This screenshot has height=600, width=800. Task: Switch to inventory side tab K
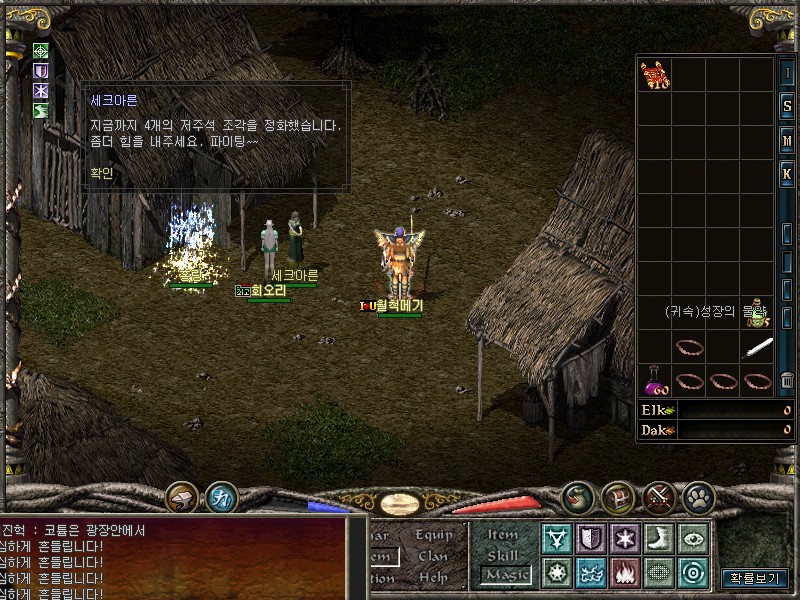coord(787,174)
